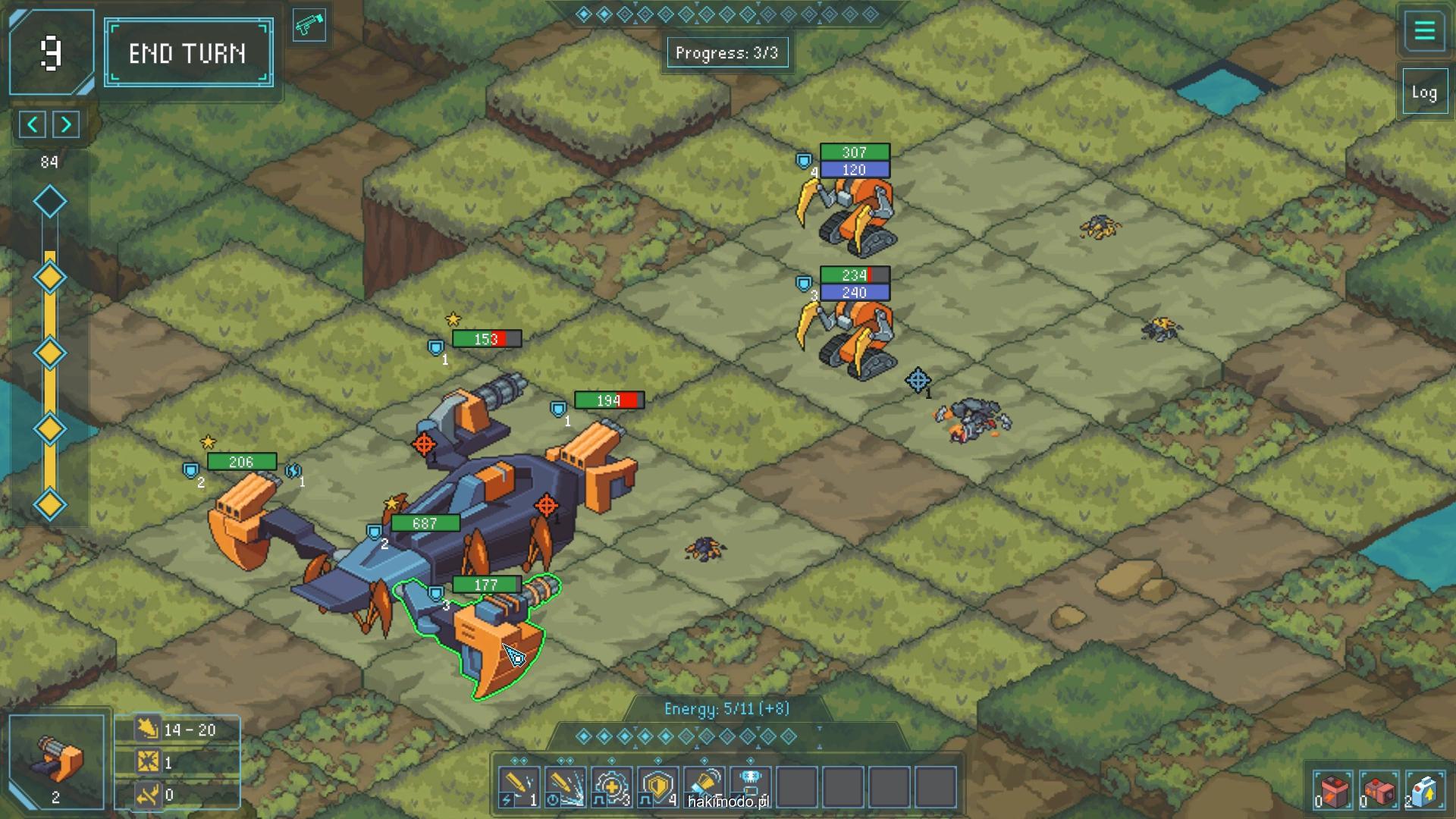End the current turn
Screen dimensions: 1456x819
188,53
